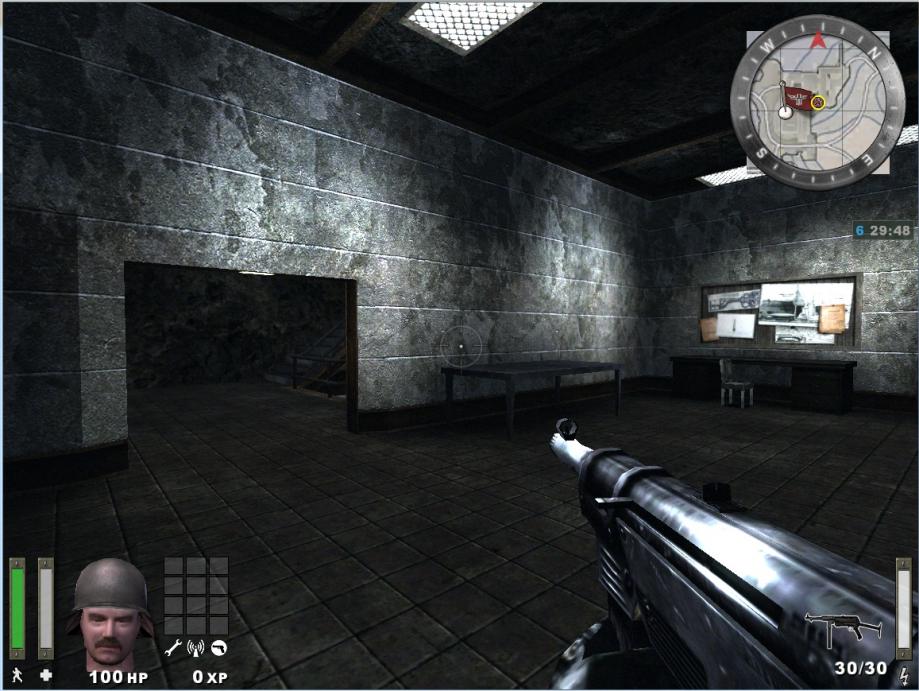The height and width of the screenshot is (691, 919).
Task: Click the lightning bolt charge icon
Action: [904, 675]
